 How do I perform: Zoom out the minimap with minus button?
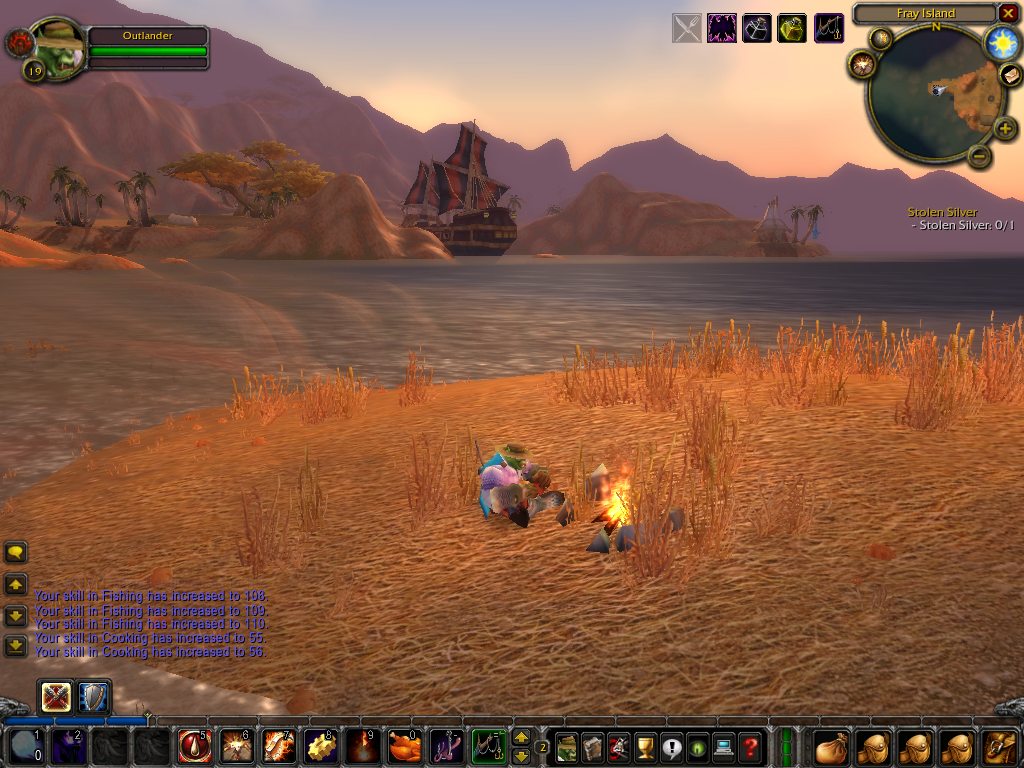tap(980, 156)
